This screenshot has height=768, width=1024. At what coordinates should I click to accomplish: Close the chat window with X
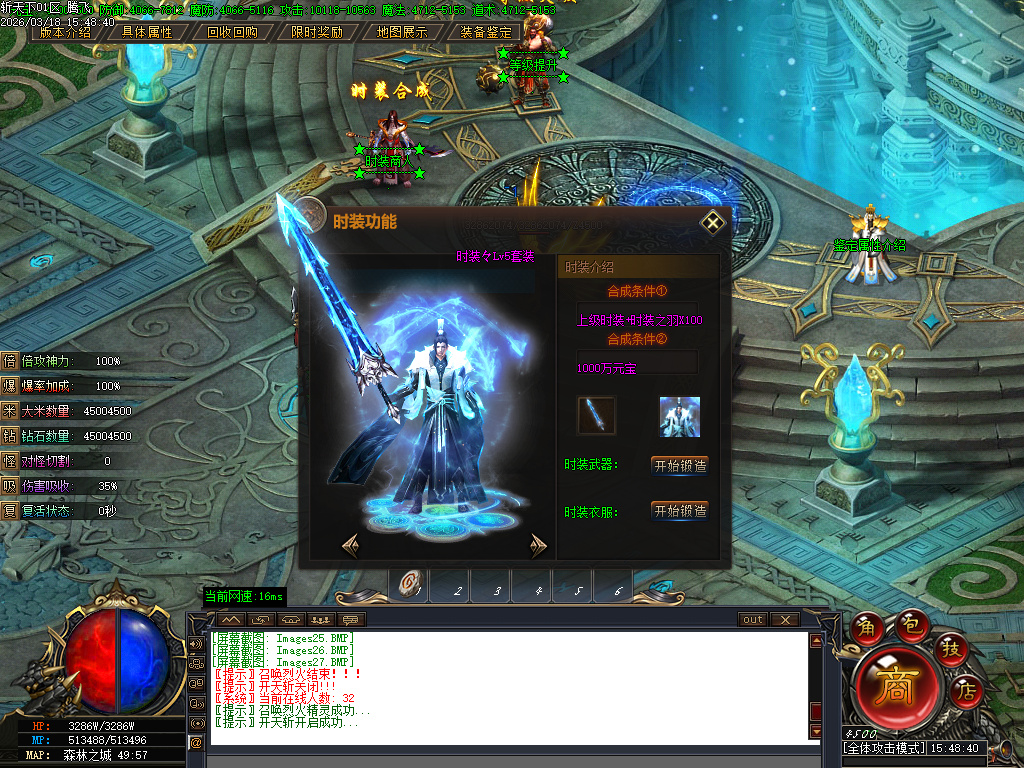point(784,620)
